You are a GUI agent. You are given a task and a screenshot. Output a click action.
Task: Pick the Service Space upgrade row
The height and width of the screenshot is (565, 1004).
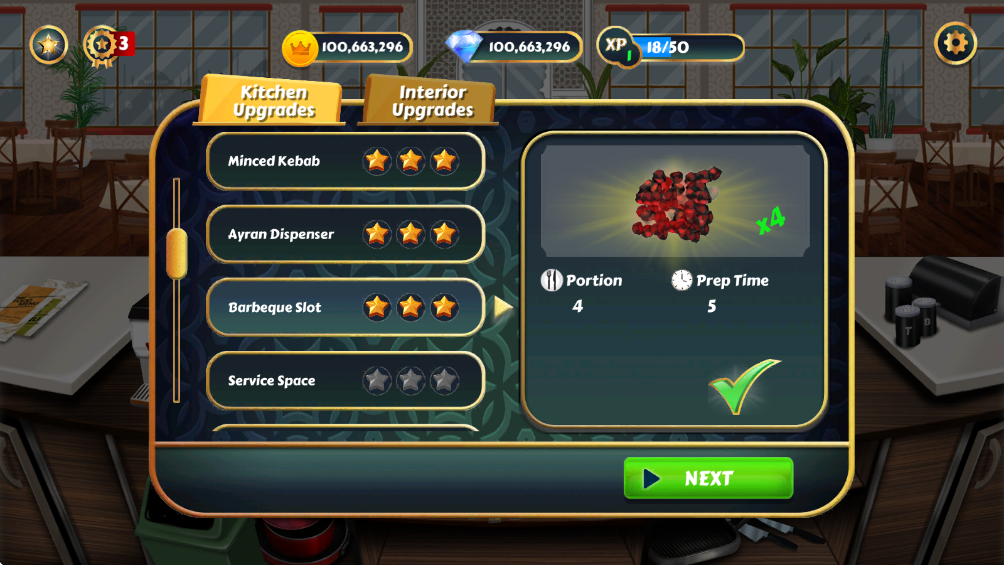point(345,381)
